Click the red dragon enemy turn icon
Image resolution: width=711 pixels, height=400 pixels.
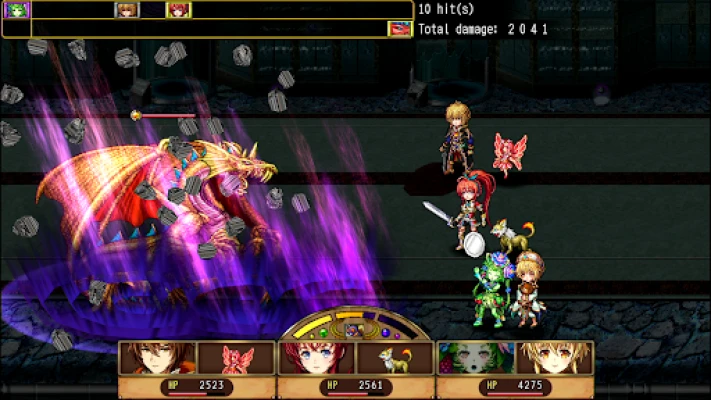click(400, 28)
